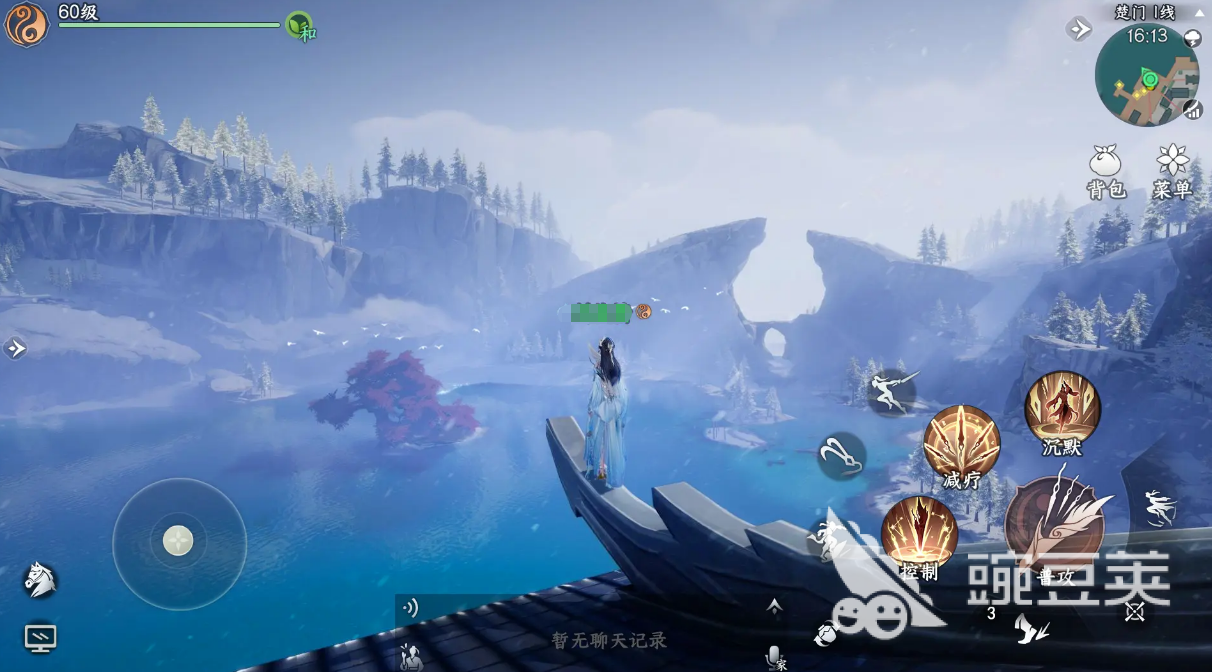Click the player avatar yin-yang portrait
1212x672 pixels.
[x=26, y=25]
